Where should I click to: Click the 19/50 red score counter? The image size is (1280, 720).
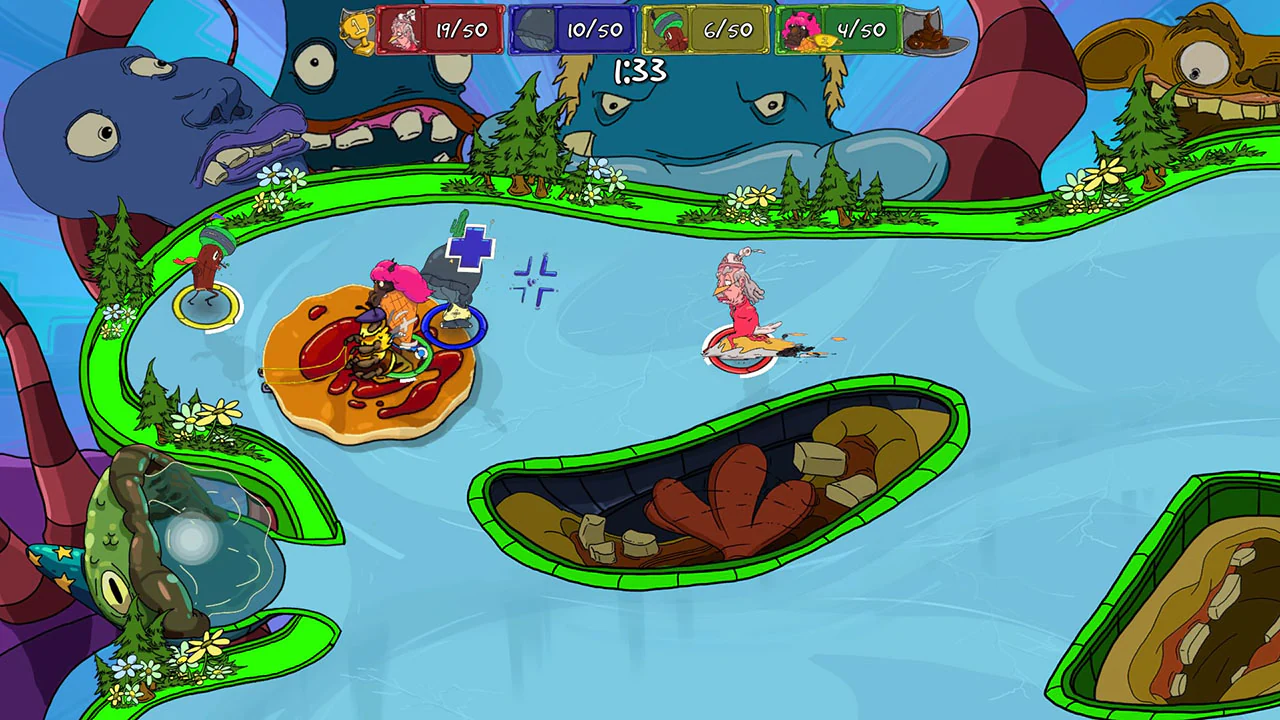pos(461,29)
